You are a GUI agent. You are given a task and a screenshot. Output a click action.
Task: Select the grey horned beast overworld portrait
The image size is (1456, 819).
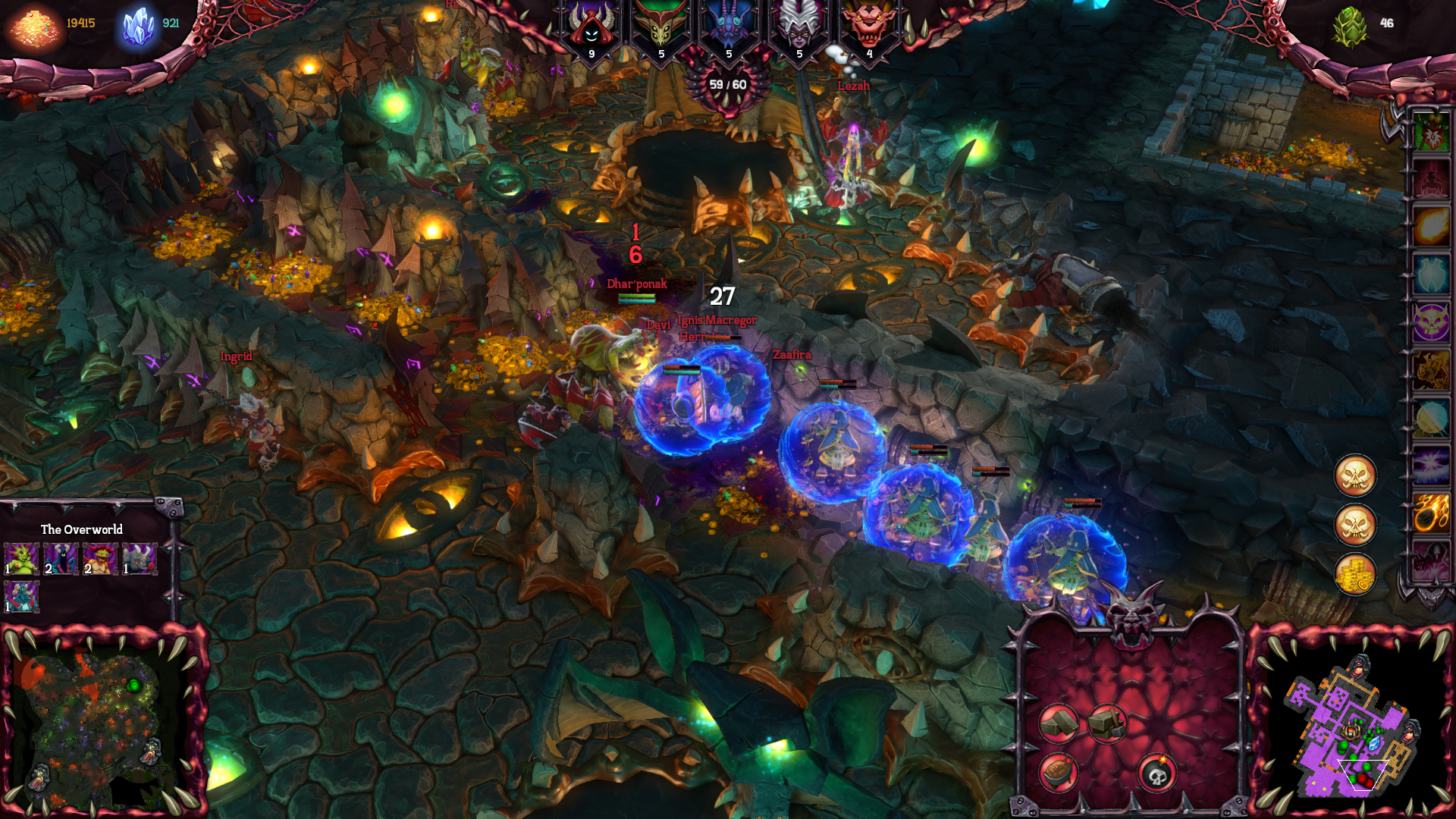coord(140,559)
